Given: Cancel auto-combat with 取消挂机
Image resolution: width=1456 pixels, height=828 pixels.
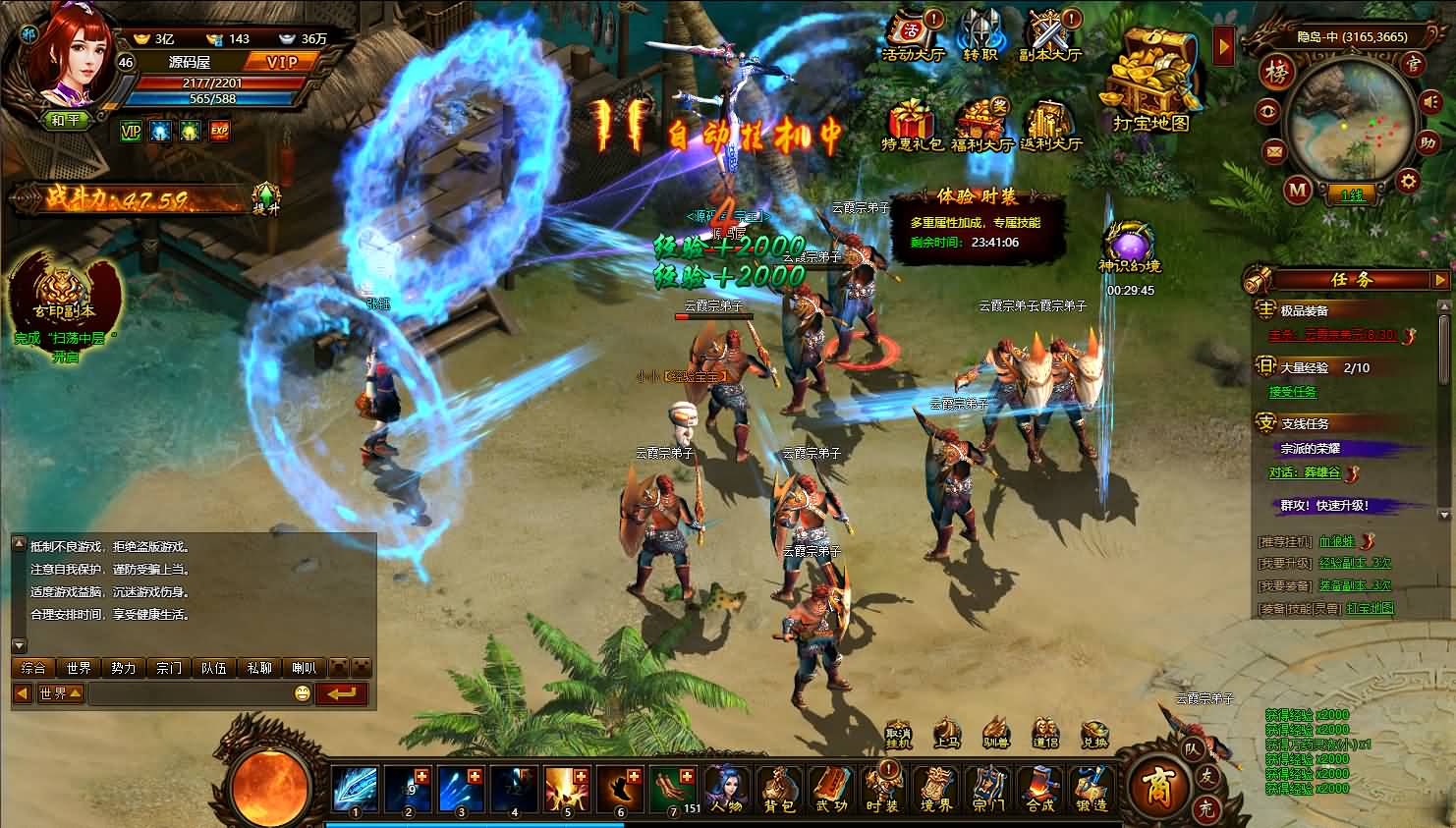Looking at the screenshot, I should click(x=898, y=736).
